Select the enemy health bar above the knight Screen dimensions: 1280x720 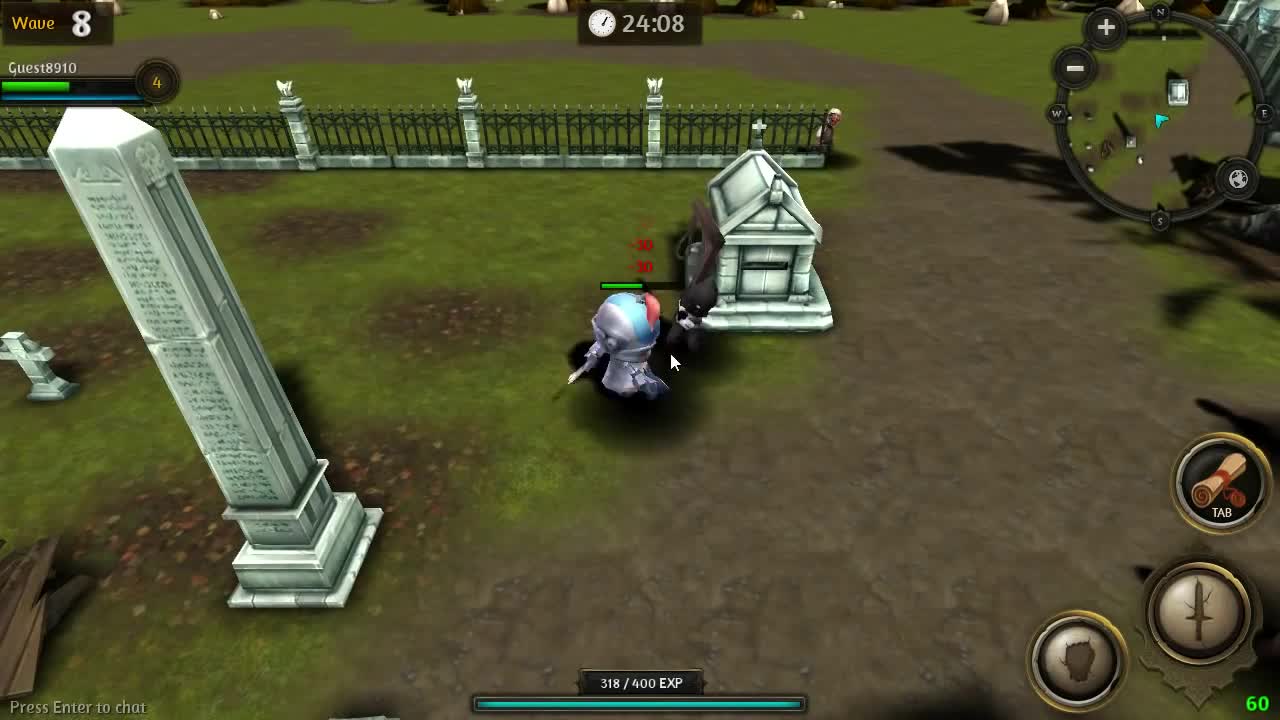point(622,283)
